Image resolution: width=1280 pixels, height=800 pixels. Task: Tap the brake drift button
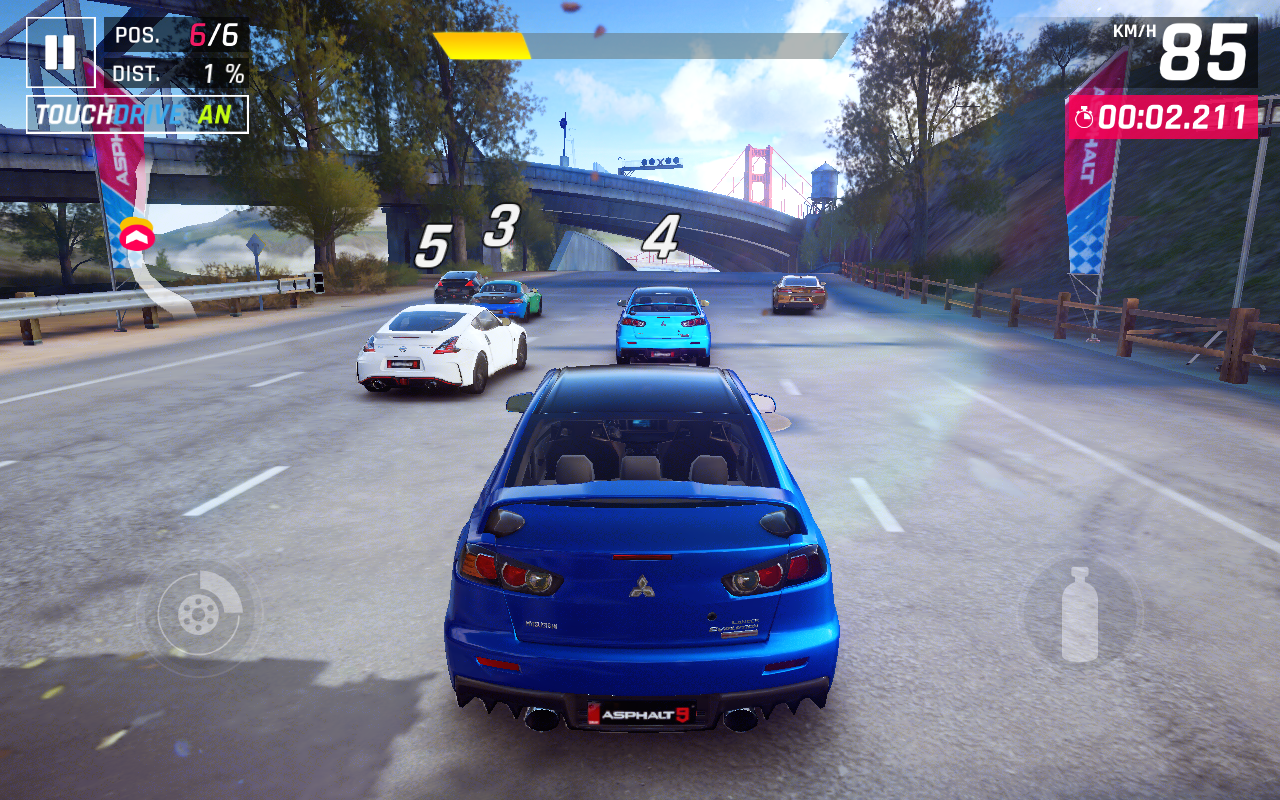click(x=198, y=613)
